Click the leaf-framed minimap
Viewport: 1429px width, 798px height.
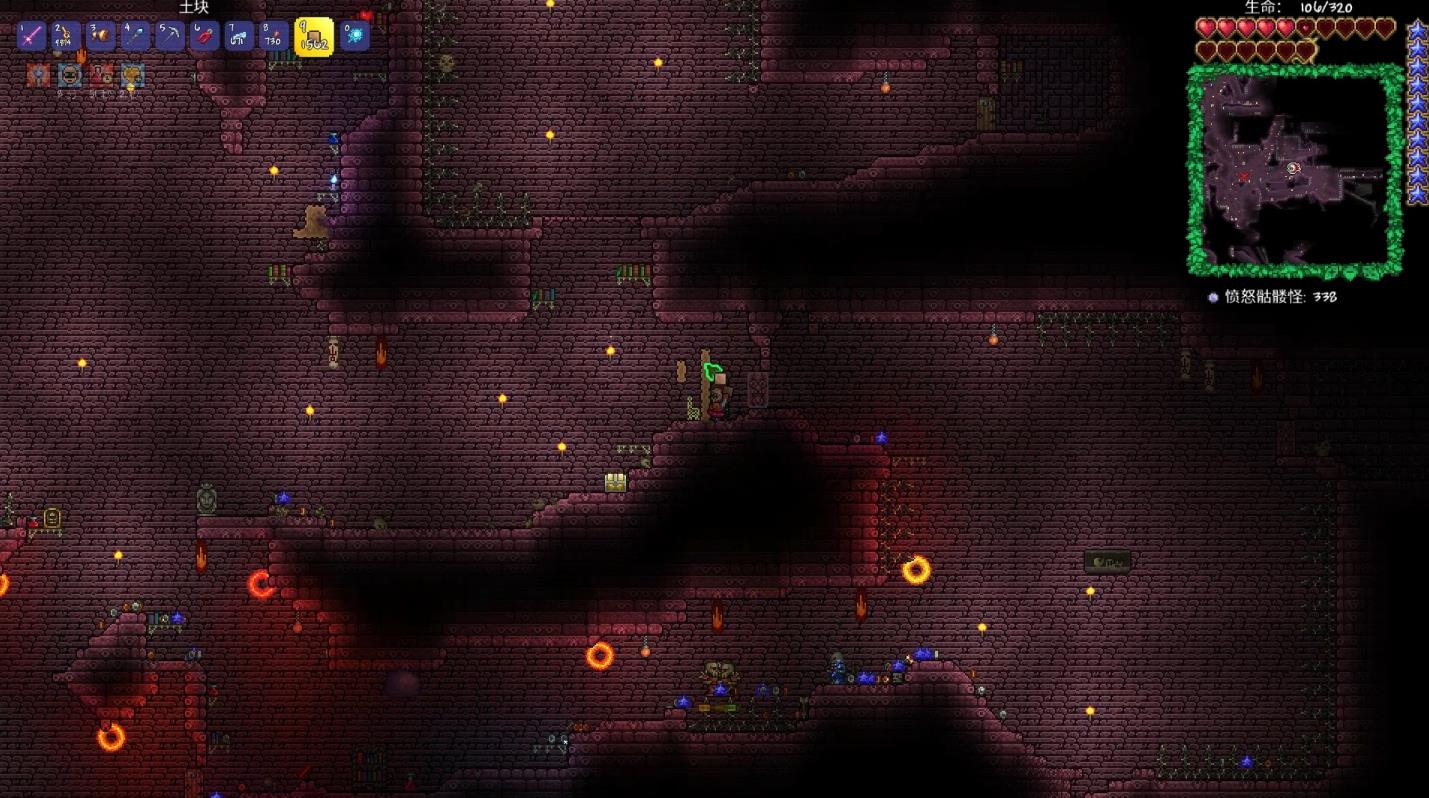tap(1294, 171)
